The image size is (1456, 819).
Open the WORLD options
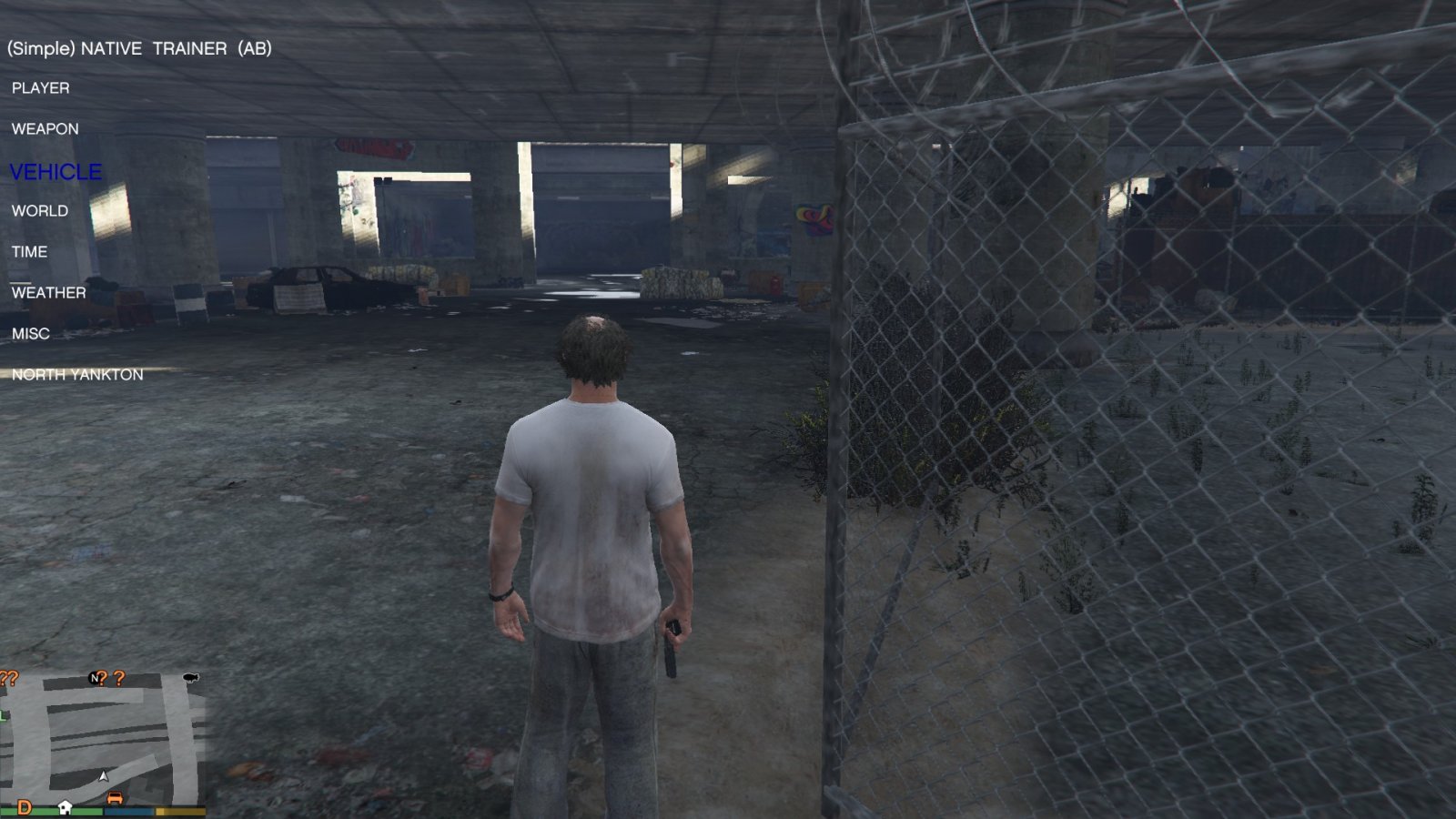click(x=39, y=211)
